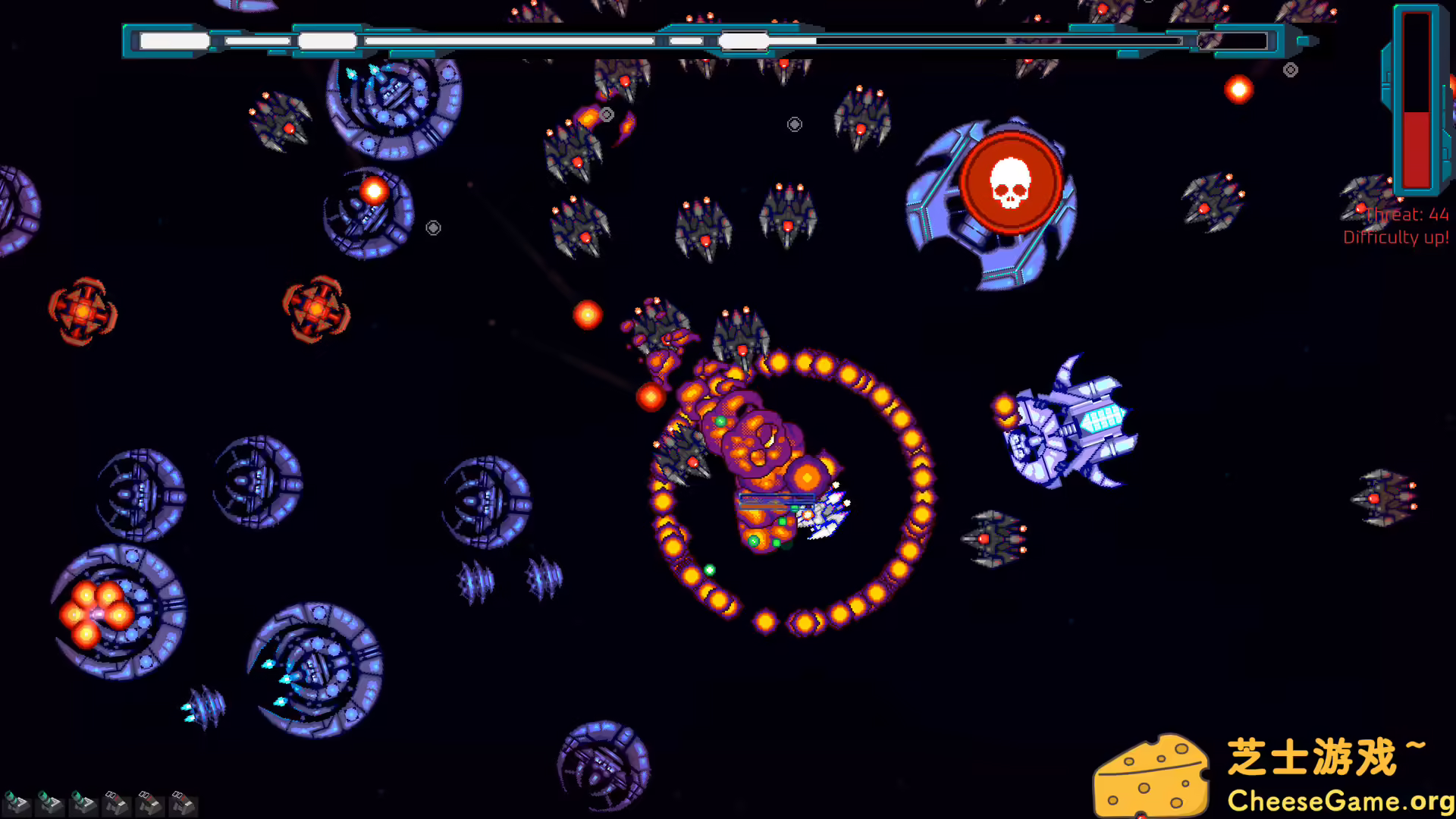Click the small crosshair marker left of center
1456x819 pixels.
coord(433,227)
